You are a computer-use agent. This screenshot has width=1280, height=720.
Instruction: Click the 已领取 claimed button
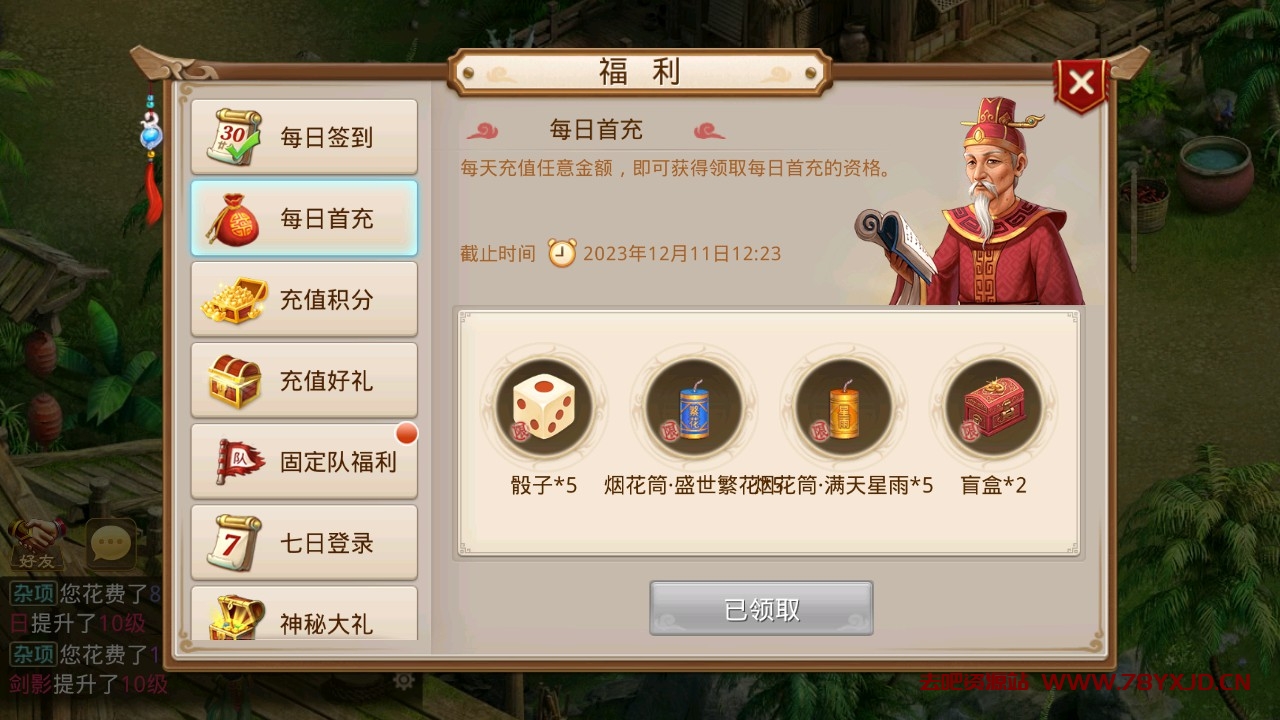point(761,608)
